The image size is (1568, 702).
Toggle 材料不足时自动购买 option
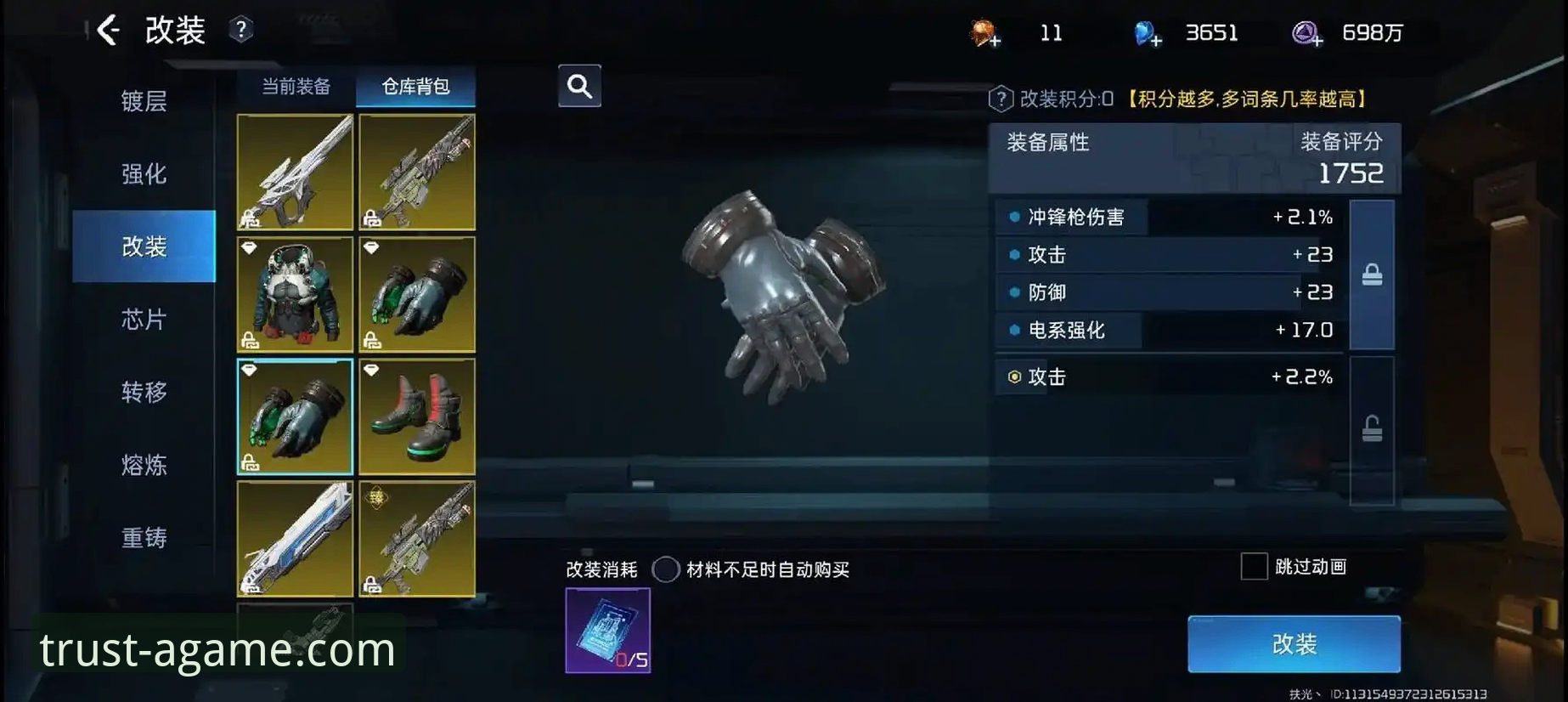666,569
